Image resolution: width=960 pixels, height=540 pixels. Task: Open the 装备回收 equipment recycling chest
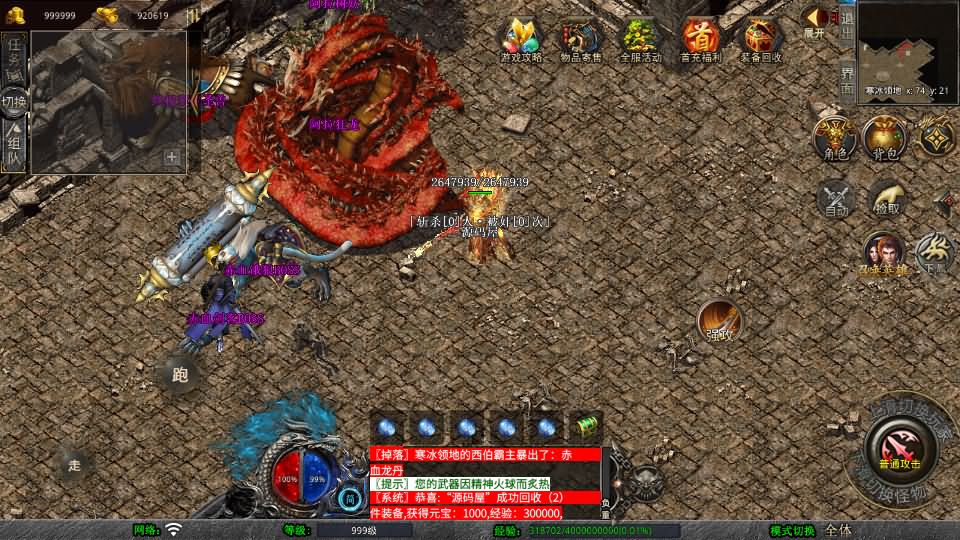pos(761,38)
